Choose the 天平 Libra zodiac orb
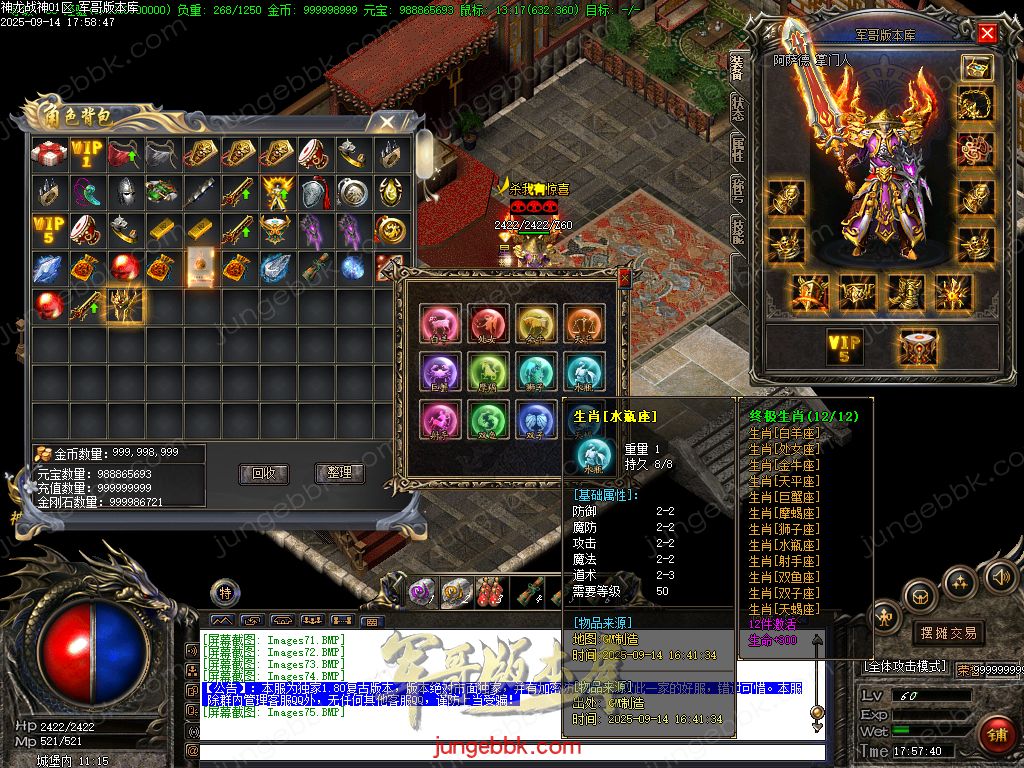This screenshot has width=1024, height=768. pyautogui.click(x=583, y=324)
